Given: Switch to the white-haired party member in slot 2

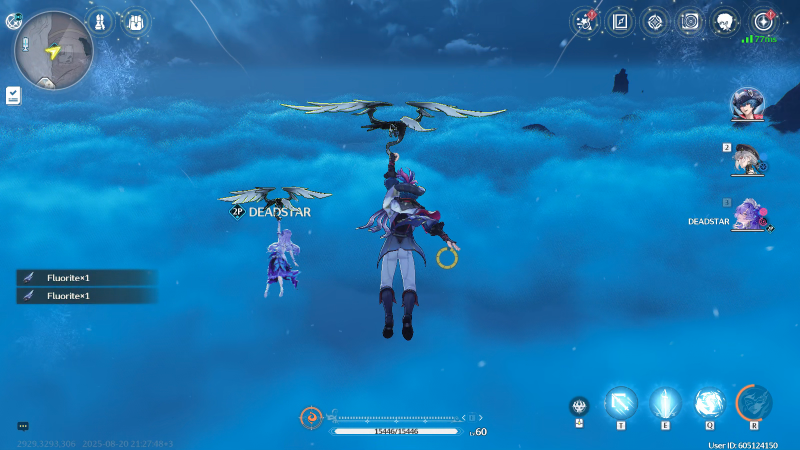Looking at the screenshot, I should [746, 158].
